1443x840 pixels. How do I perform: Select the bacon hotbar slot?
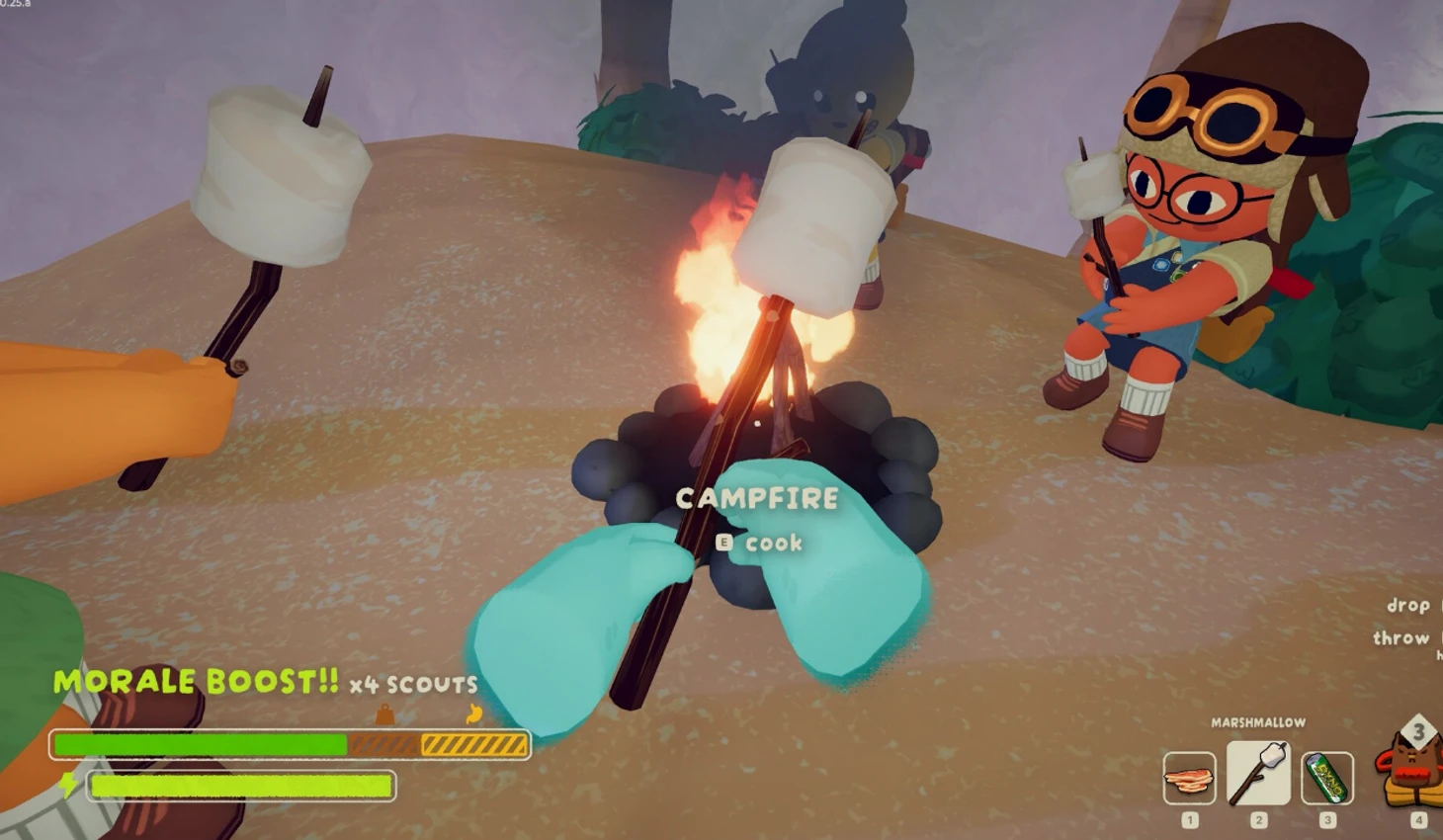pyautogui.click(x=1189, y=779)
